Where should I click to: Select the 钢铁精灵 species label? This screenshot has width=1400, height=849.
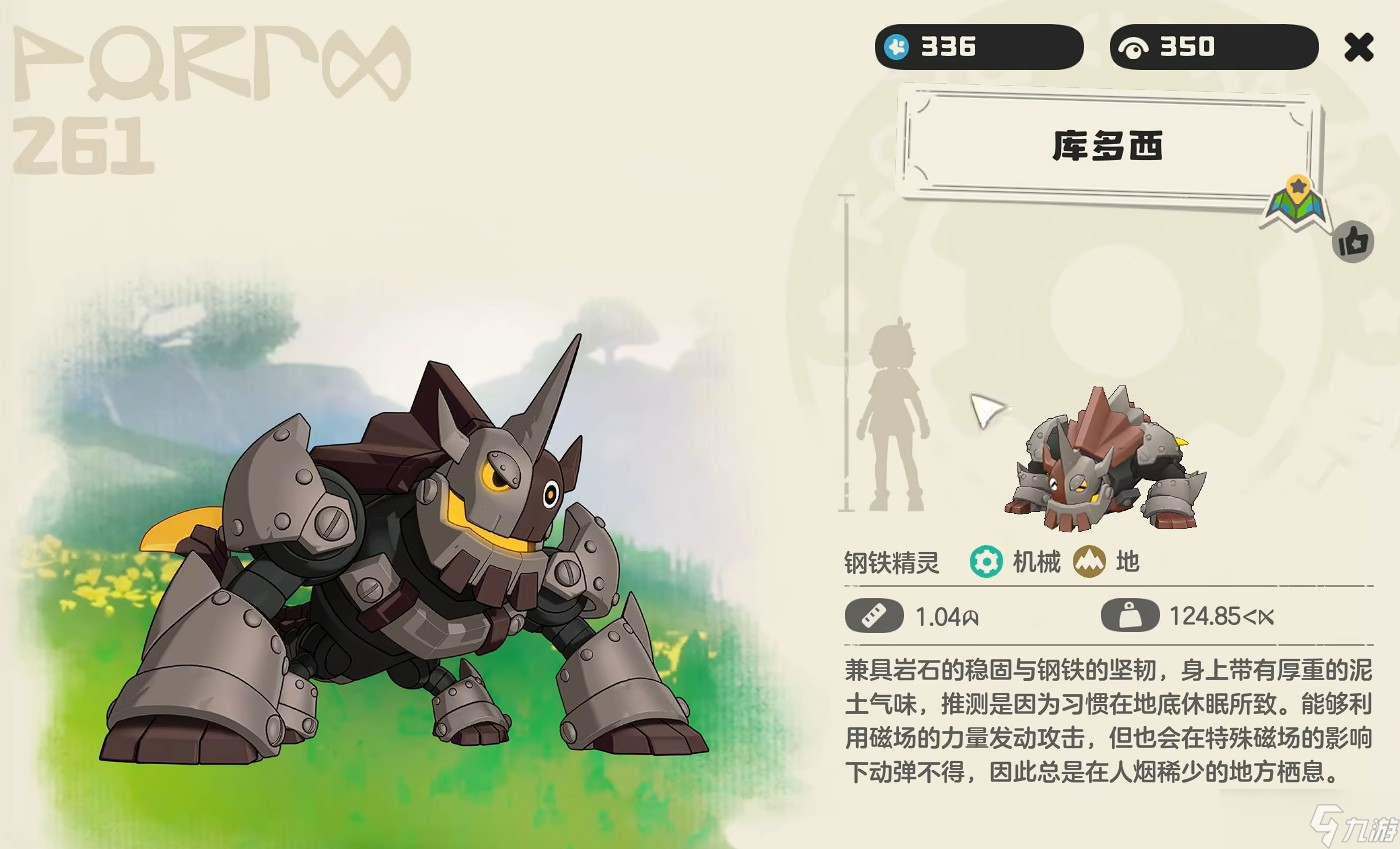[x=890, y=563]
